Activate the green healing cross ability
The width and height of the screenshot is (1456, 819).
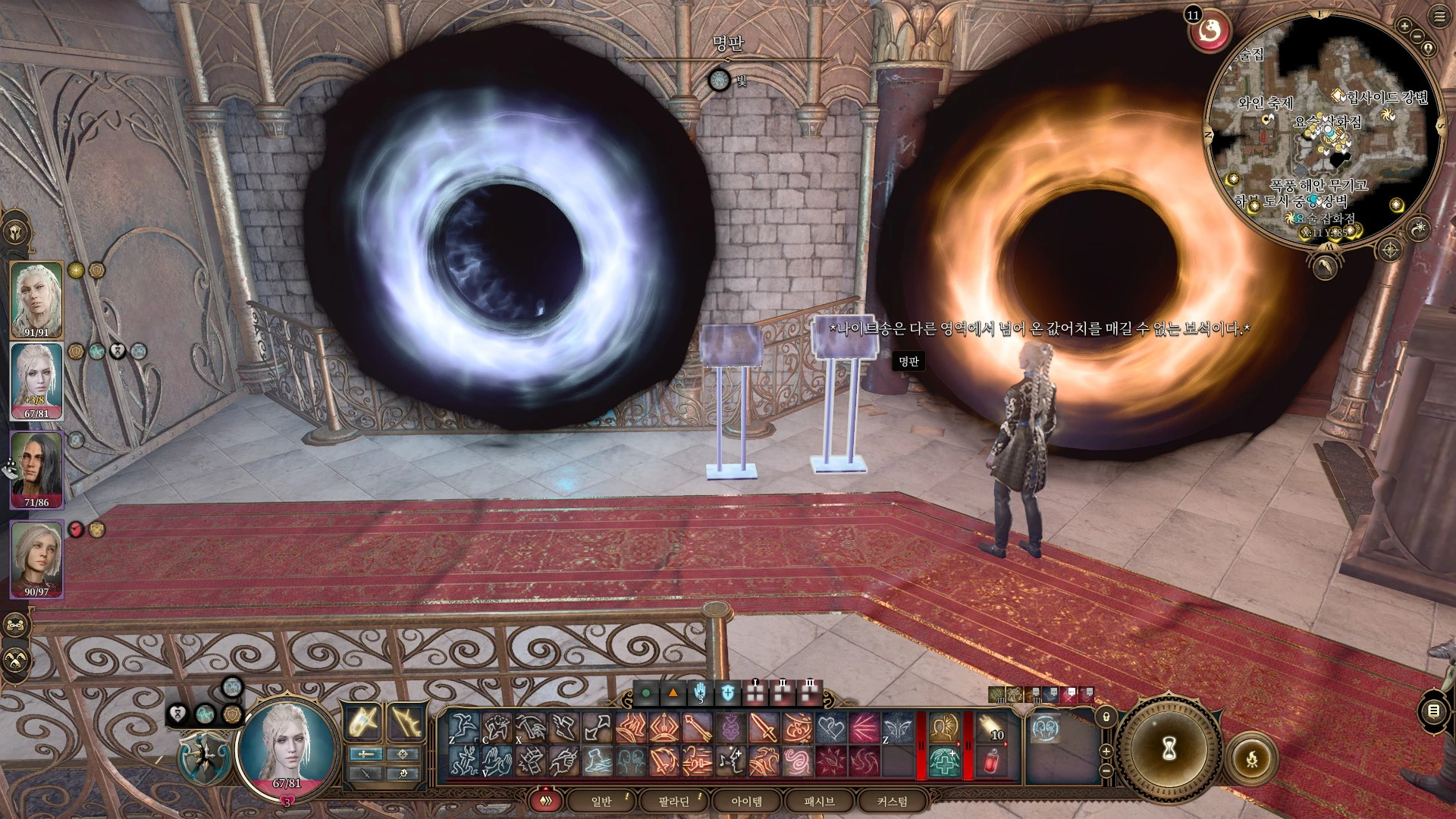[x=944, y=761]
